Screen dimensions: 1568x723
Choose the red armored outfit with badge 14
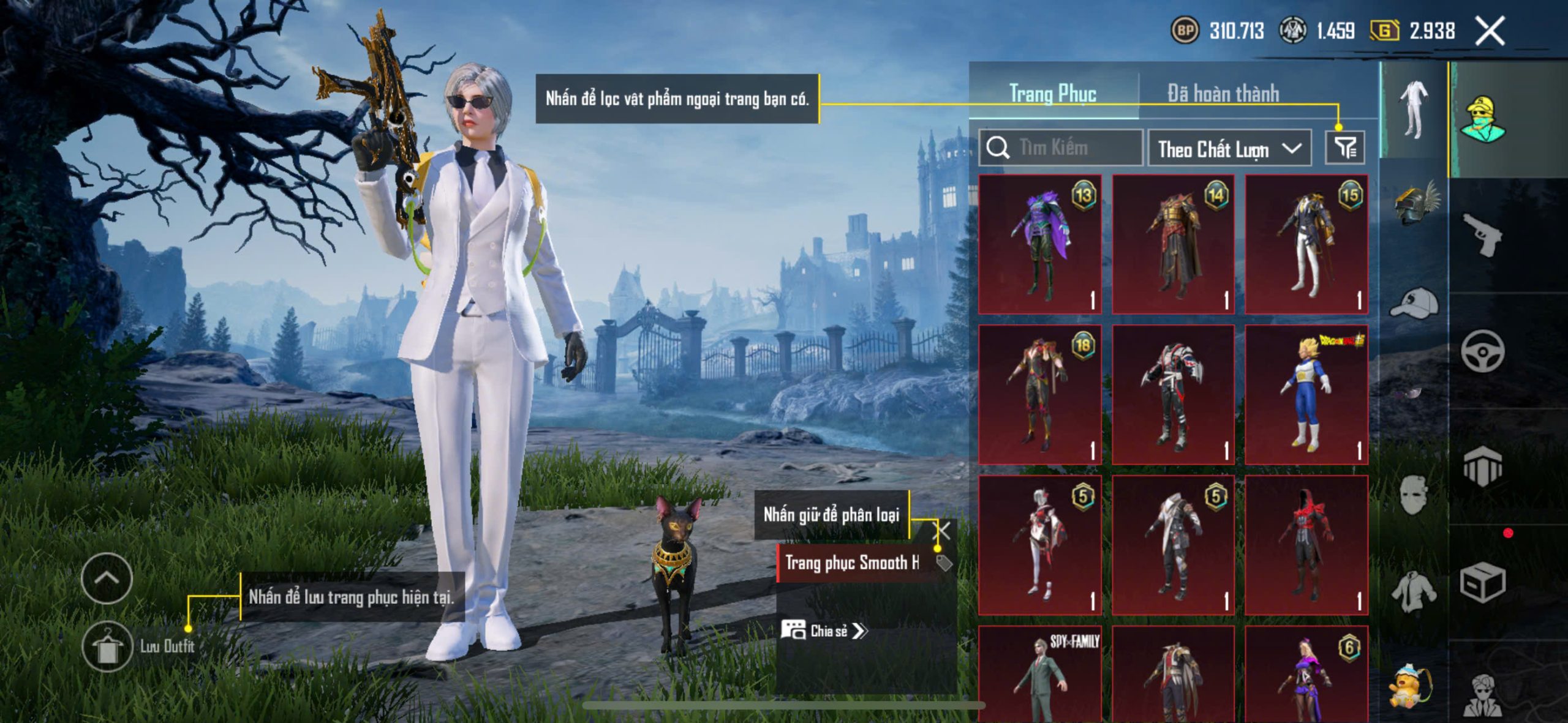click(x=1173, y=244)
